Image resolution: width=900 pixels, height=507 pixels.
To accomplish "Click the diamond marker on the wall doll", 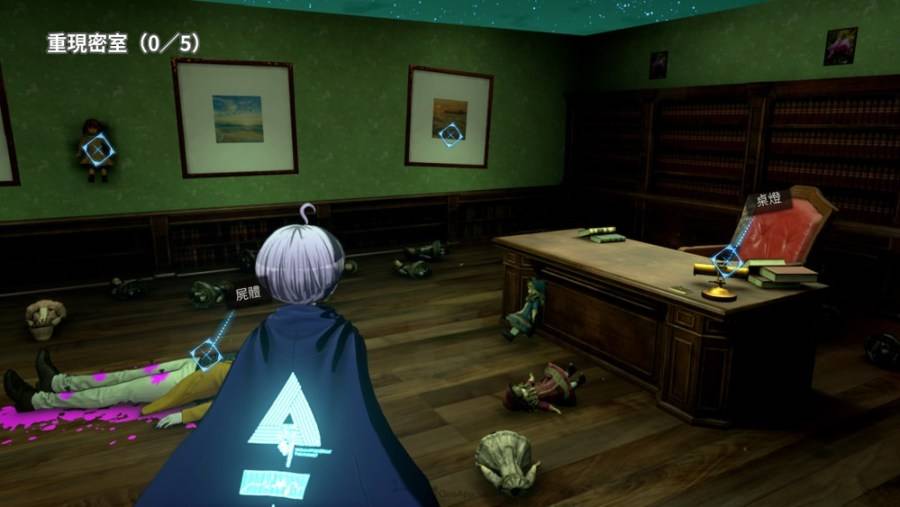I will point(97,151).
